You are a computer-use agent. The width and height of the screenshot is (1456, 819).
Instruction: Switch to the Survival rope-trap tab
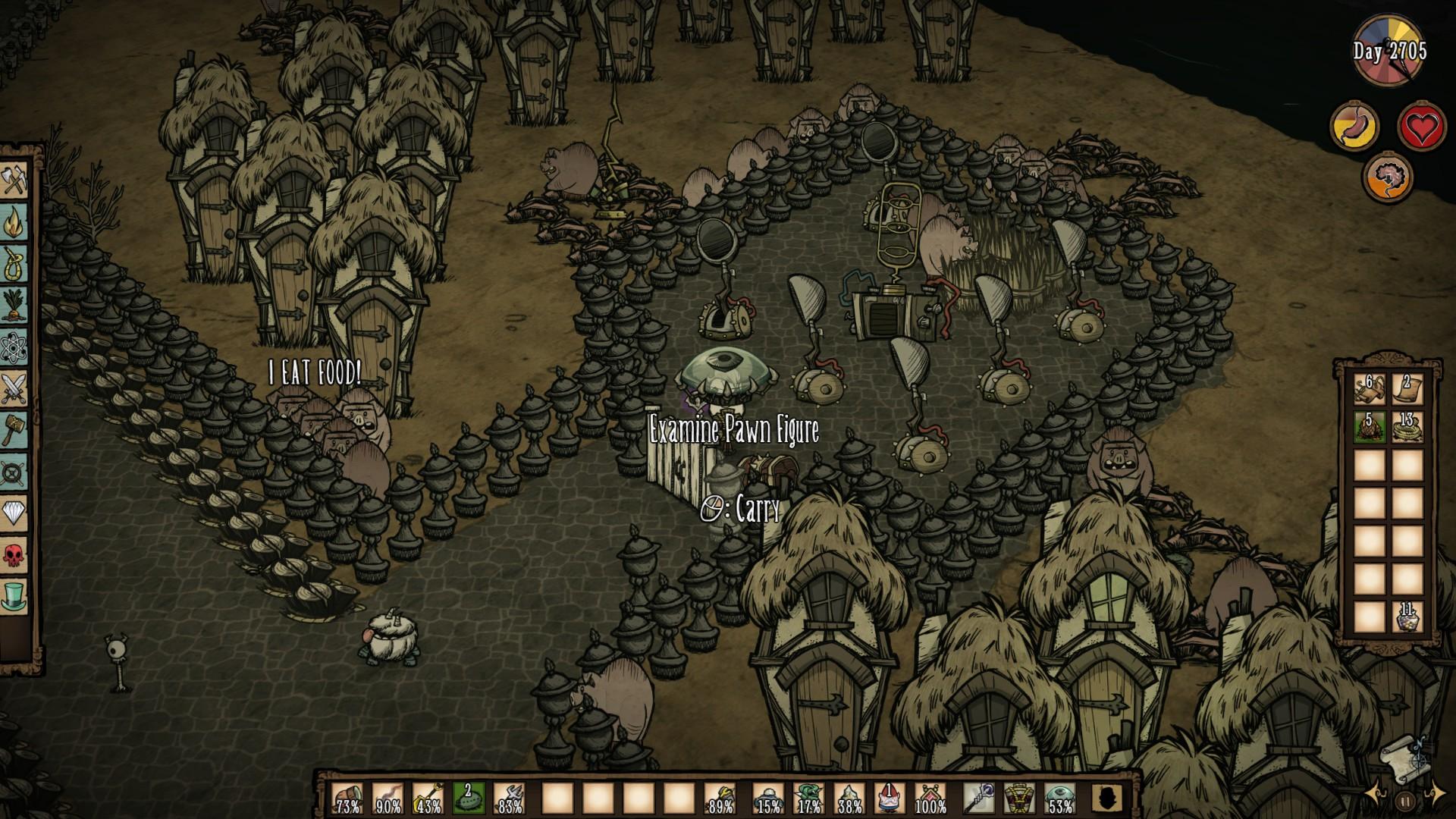coord(14,264)
